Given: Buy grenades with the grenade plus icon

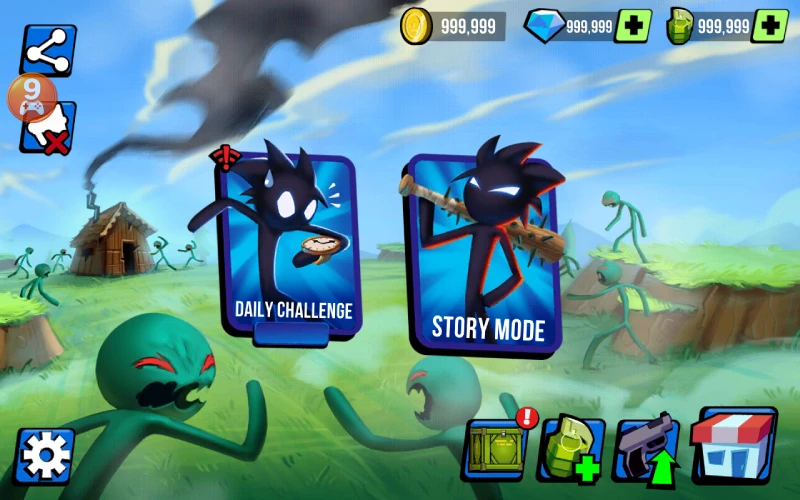Looking at the screenshot, I should coord(571,449).
